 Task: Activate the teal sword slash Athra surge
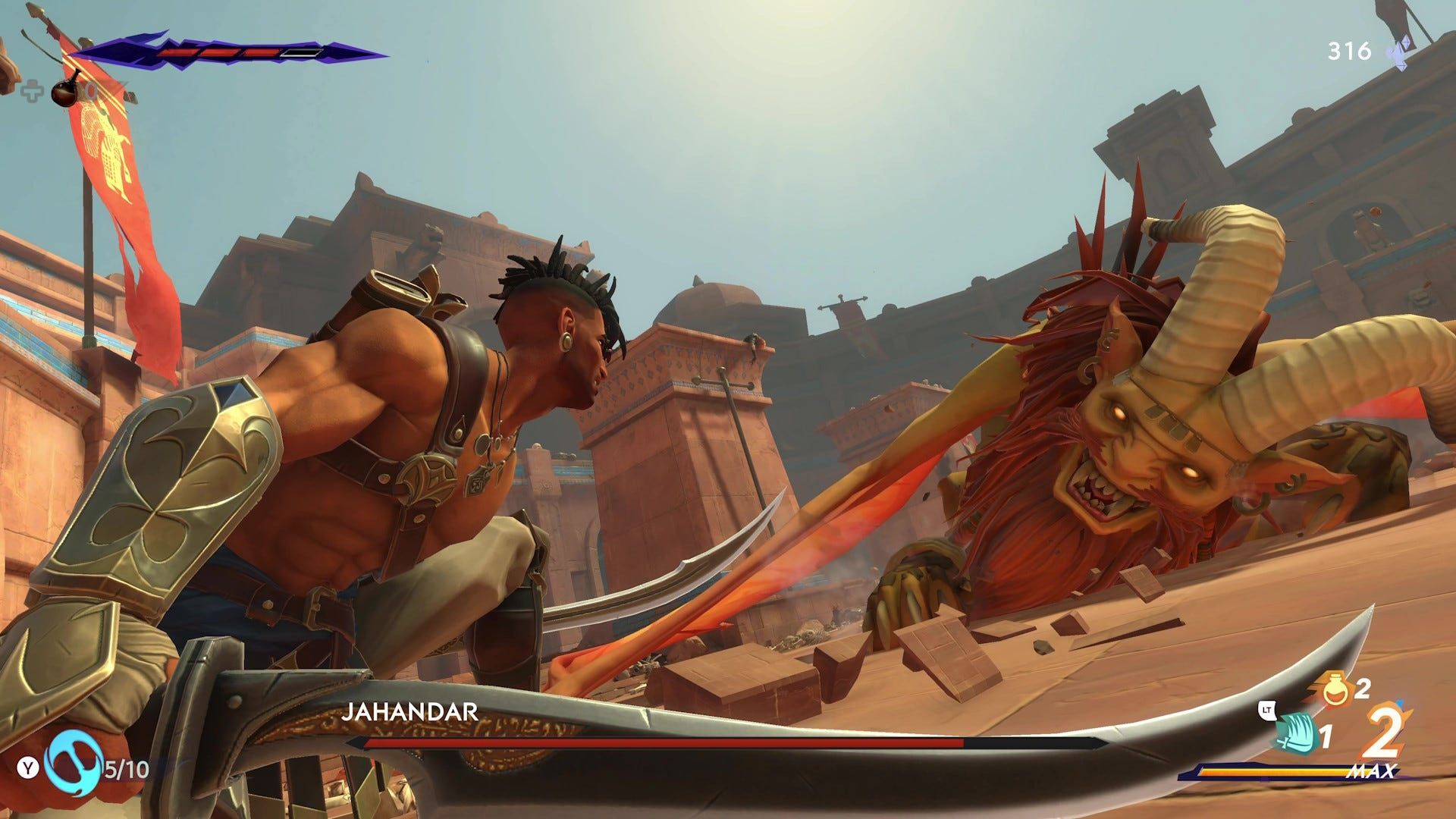point(1293,736)
